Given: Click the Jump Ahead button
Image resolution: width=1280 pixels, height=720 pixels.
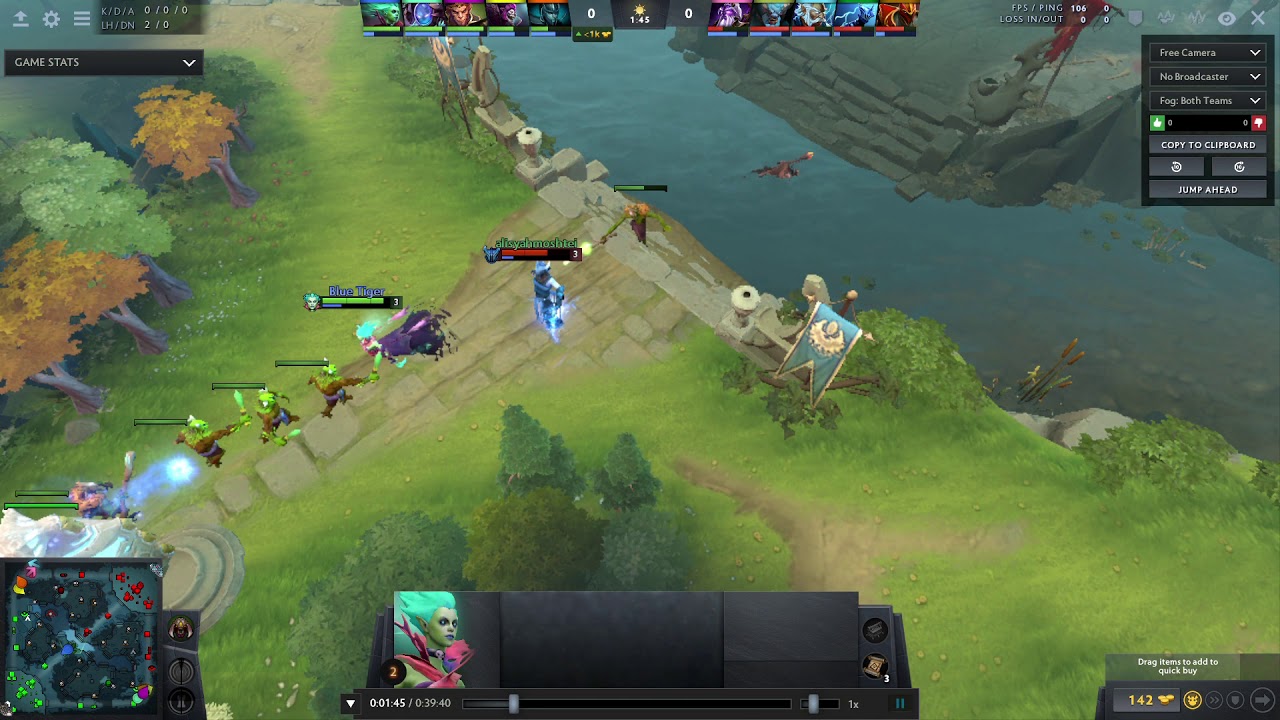Looking at the screenshot, I should pyautogui.click(x=1207, y=188).
